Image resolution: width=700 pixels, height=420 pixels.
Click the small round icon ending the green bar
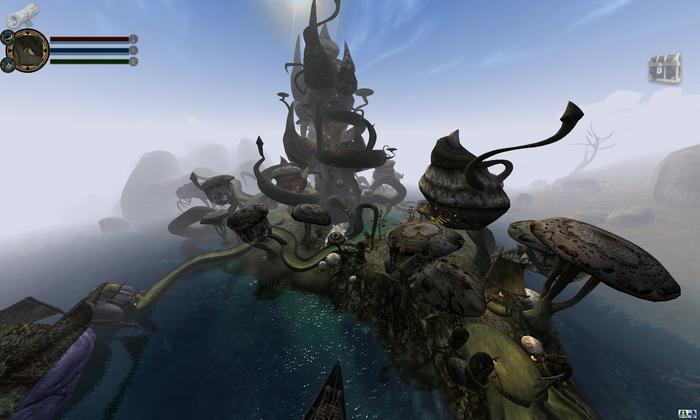134,61
